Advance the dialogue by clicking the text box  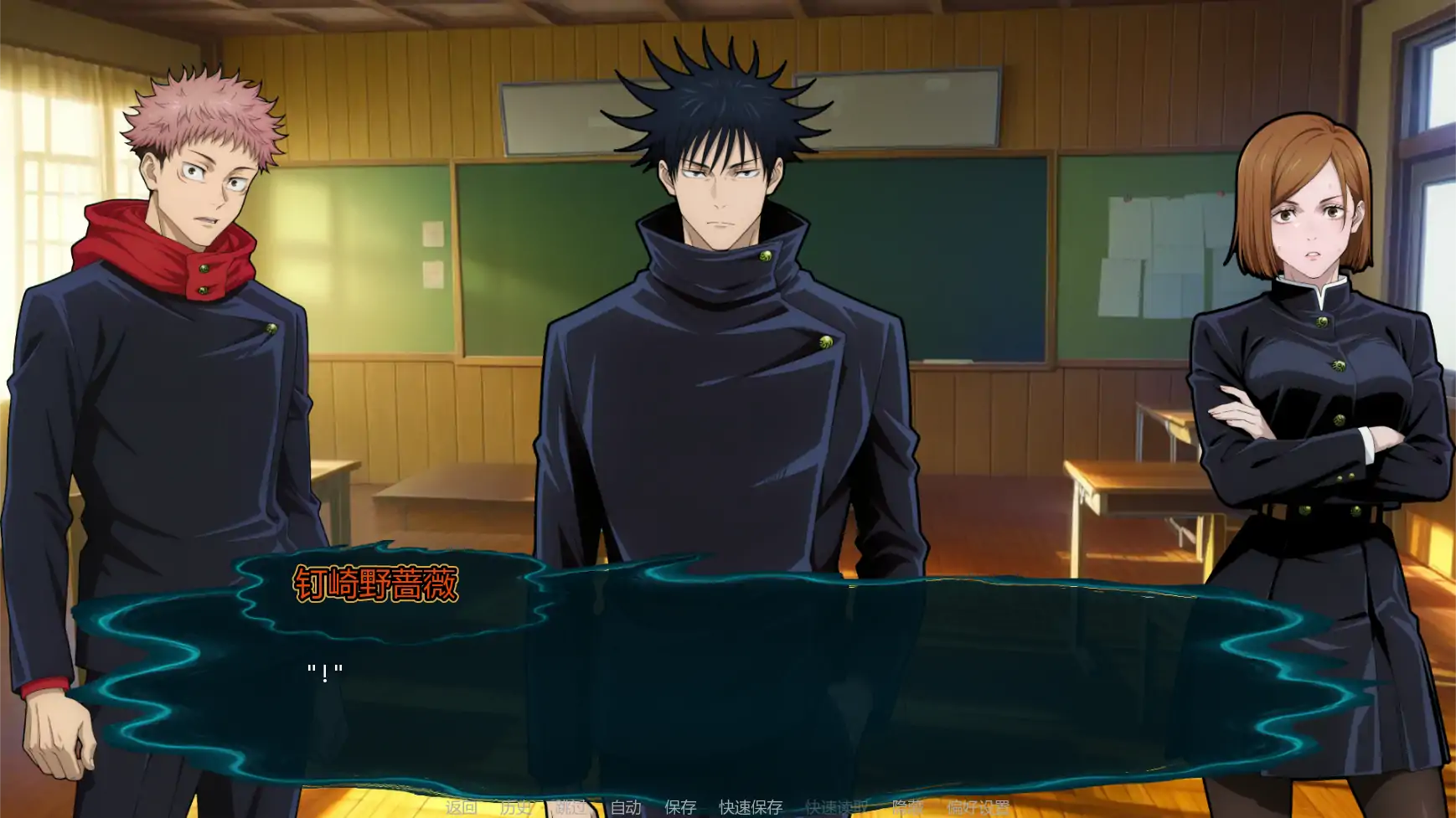[x=720, y=687]
